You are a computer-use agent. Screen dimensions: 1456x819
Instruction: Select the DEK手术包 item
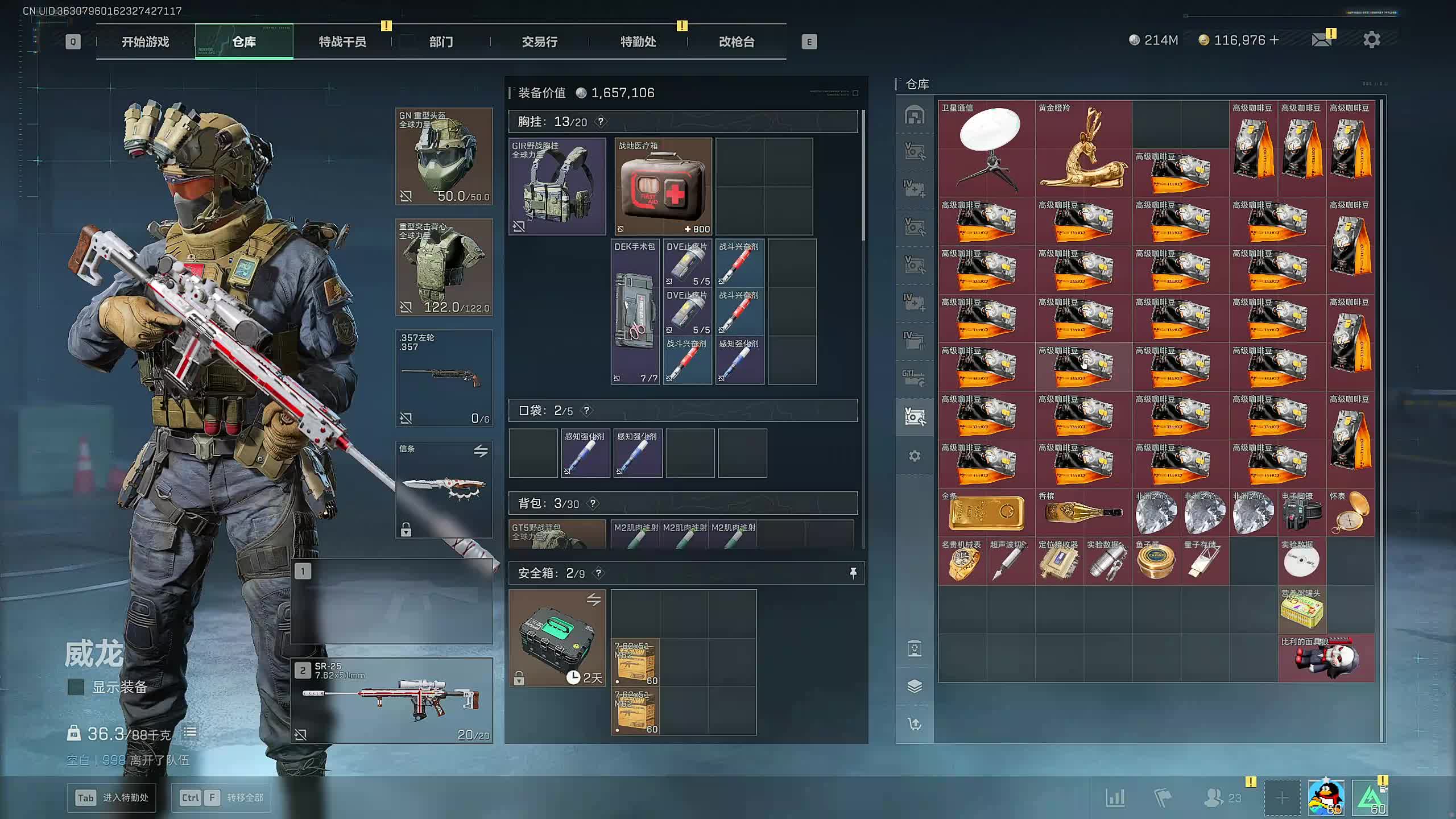[x=635, y=312]
